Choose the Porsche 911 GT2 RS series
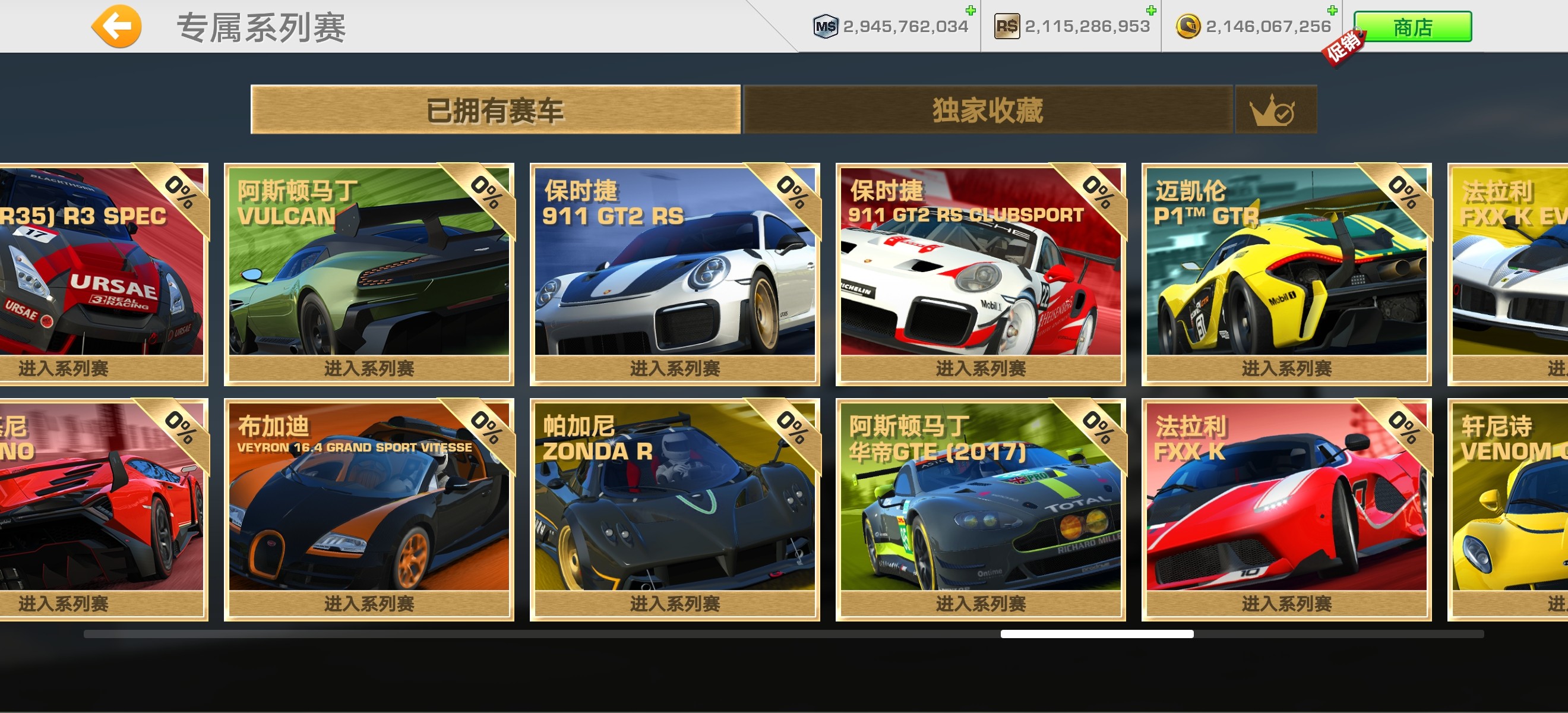 (675, 274)
